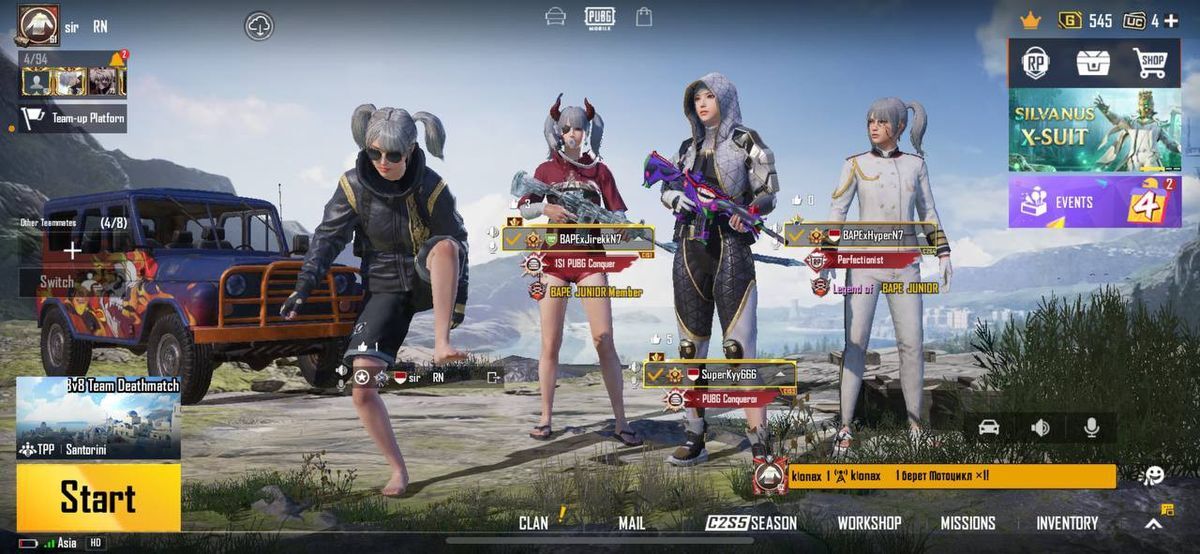Toggle the microphone voice chat
The image size is (1200, 554).
[x=1091, y=427]
